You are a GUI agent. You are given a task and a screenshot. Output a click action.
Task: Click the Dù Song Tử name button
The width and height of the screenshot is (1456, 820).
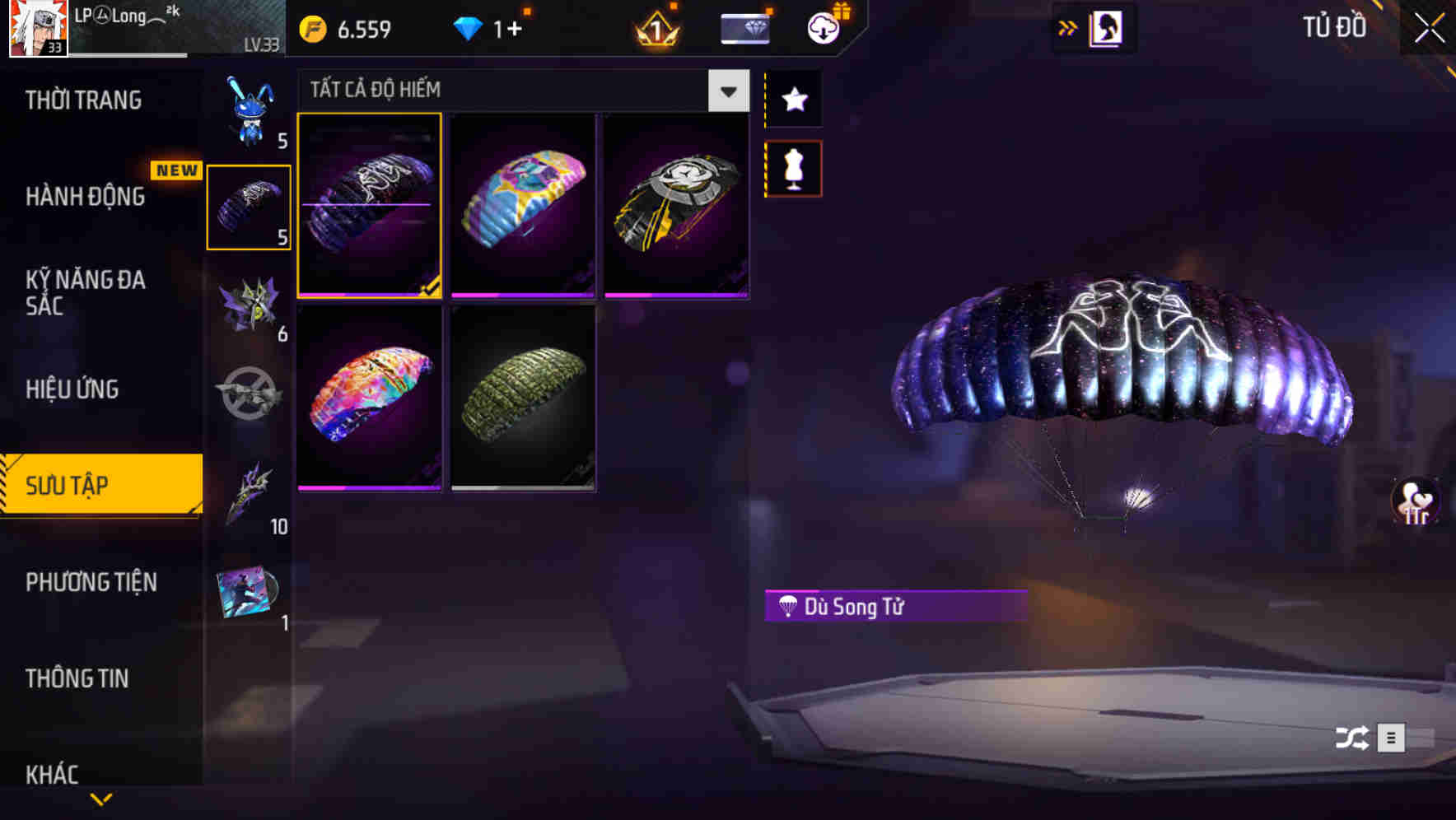point(894,608)
